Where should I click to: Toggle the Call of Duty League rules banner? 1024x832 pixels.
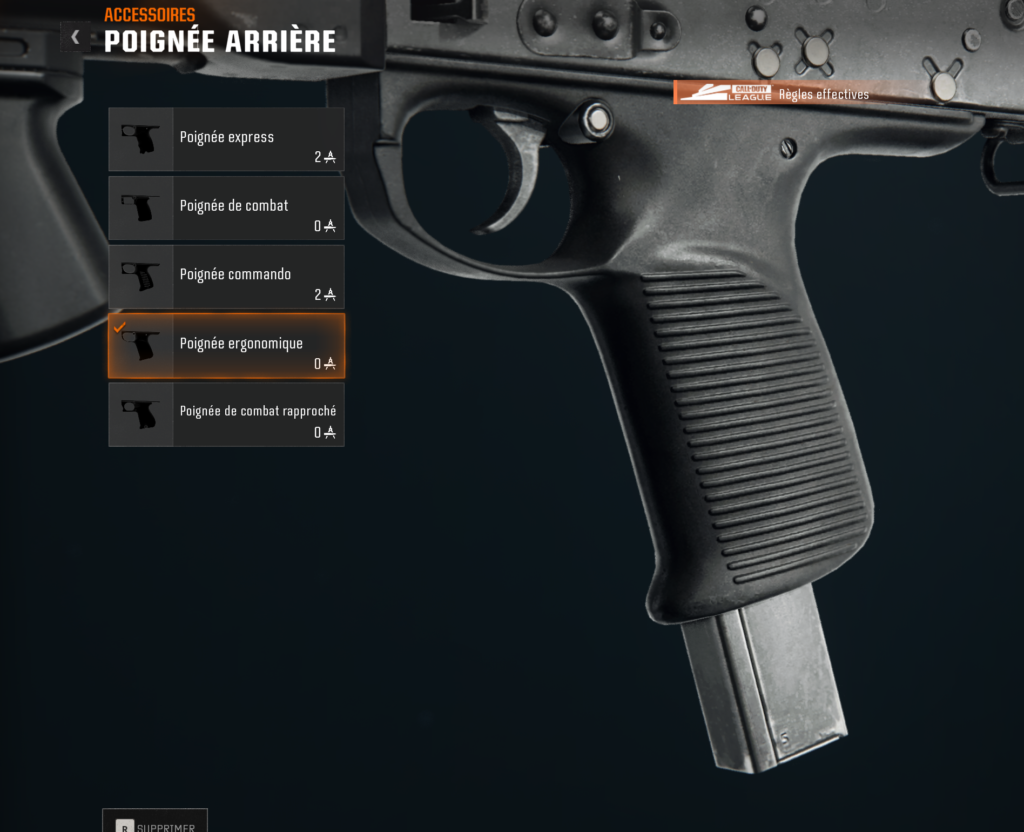coord(774,93)
